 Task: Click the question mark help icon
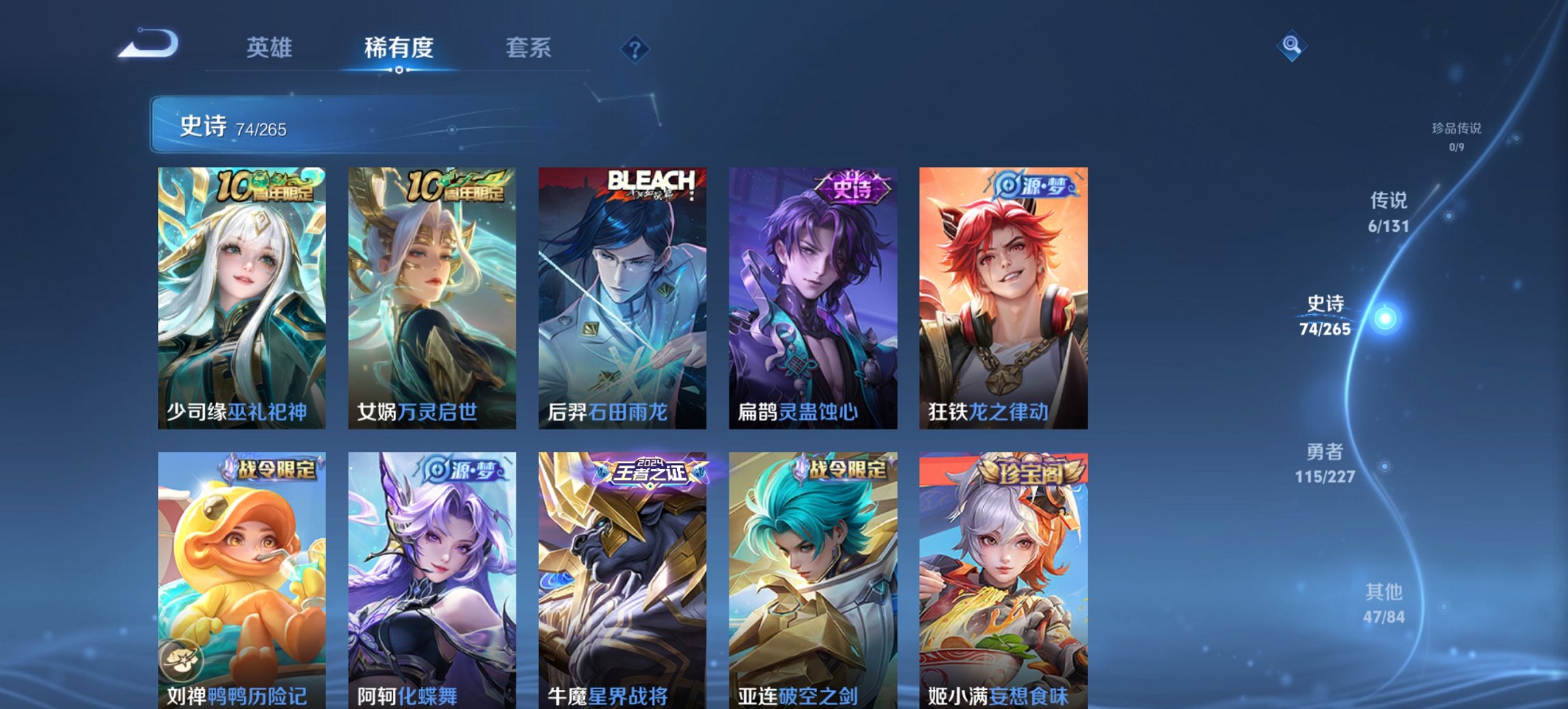pos(634,48)
